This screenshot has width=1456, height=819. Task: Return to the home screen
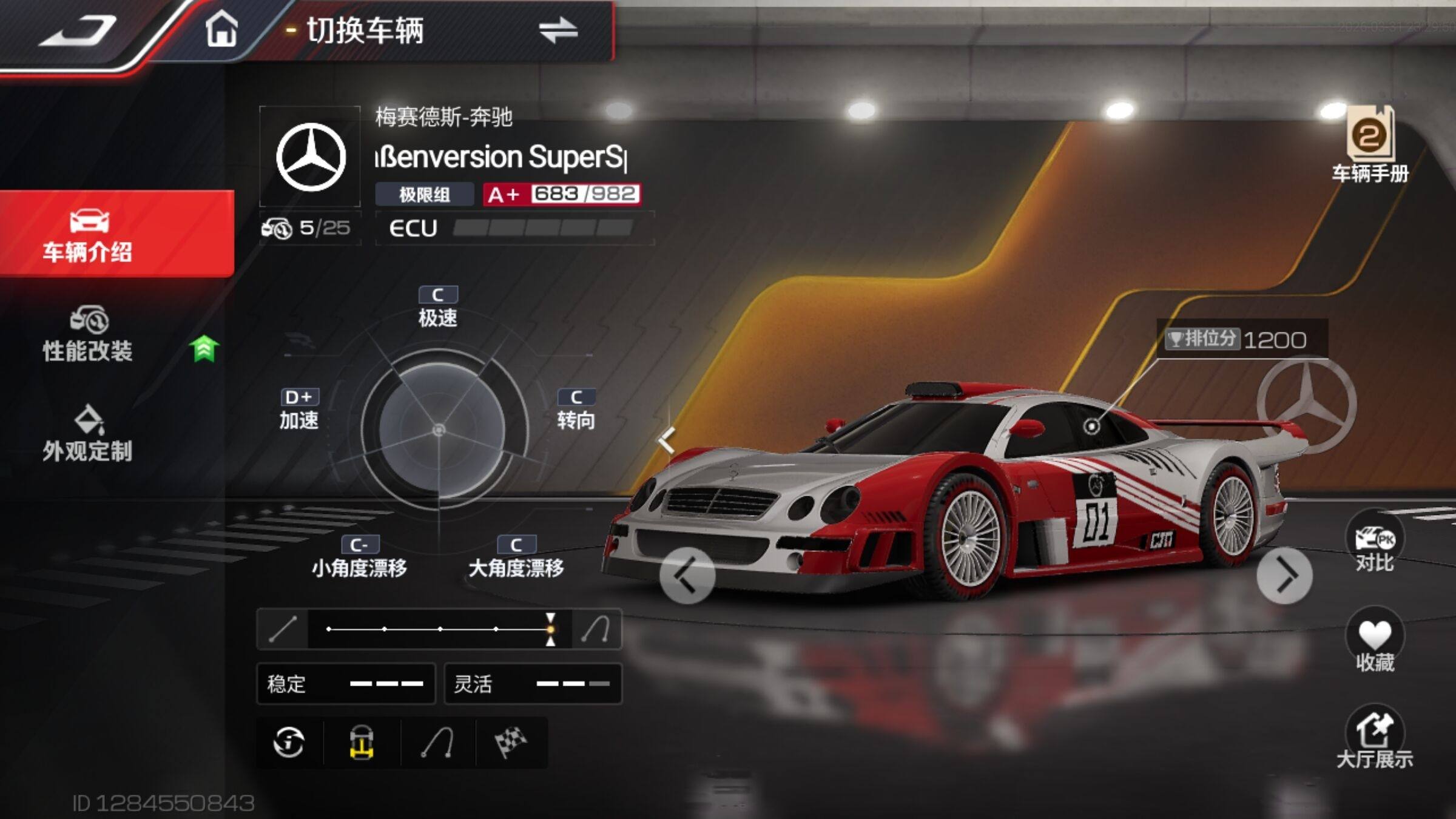point(221,29)
